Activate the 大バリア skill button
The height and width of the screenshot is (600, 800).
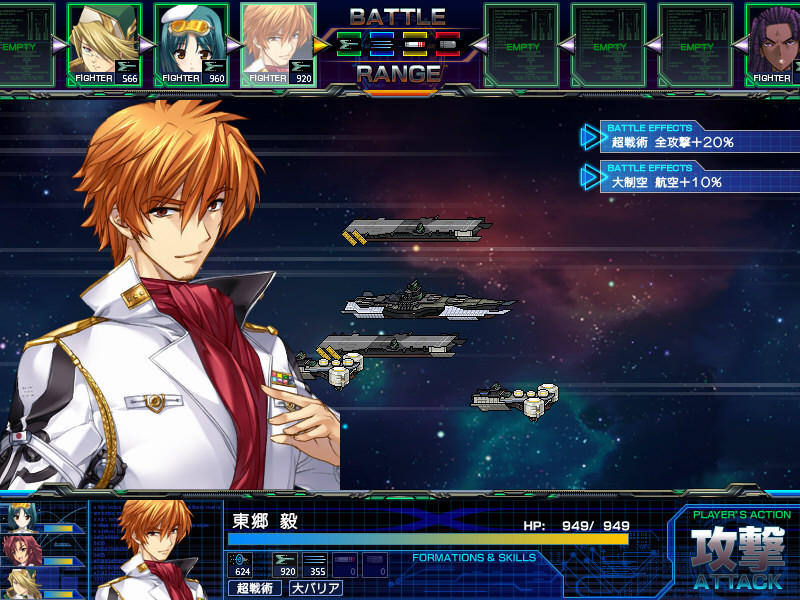[x=315, y=588]
